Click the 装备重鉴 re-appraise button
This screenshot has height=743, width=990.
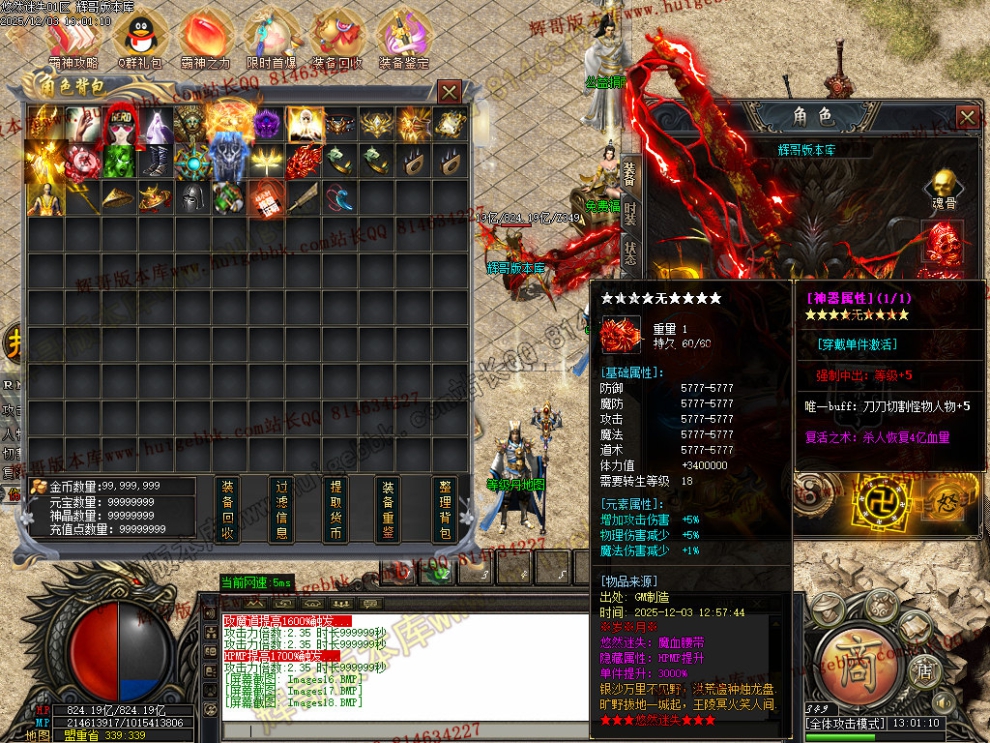(389, 509)
